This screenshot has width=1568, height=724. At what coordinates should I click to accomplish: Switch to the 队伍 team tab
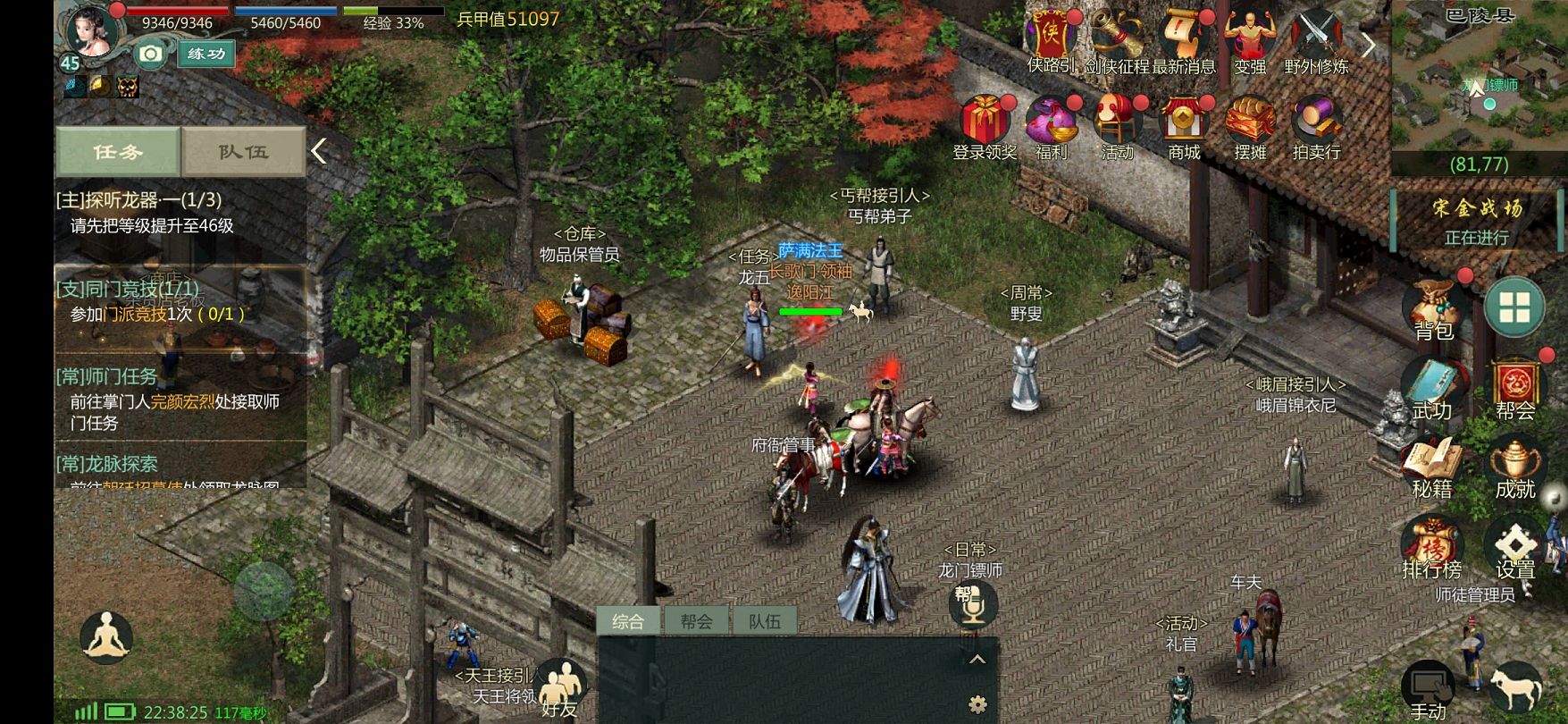pos(243,152)
